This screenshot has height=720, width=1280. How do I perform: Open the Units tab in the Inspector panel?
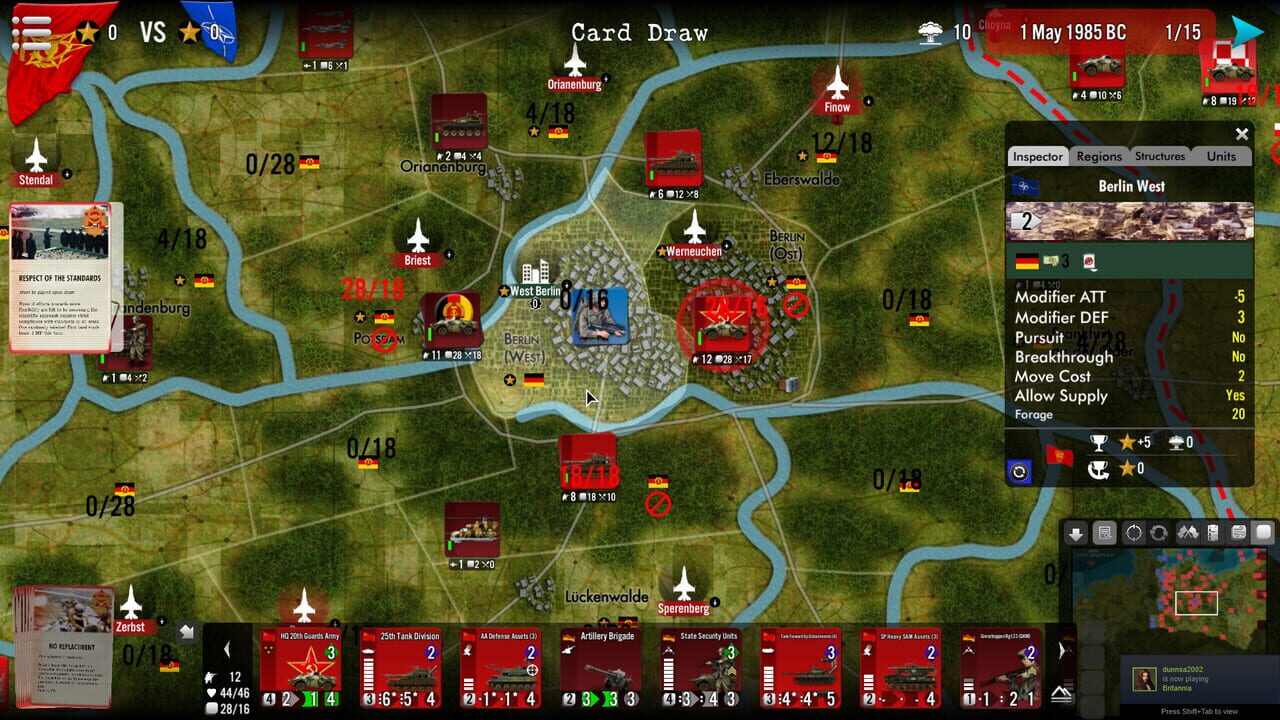click(1221, 156)
